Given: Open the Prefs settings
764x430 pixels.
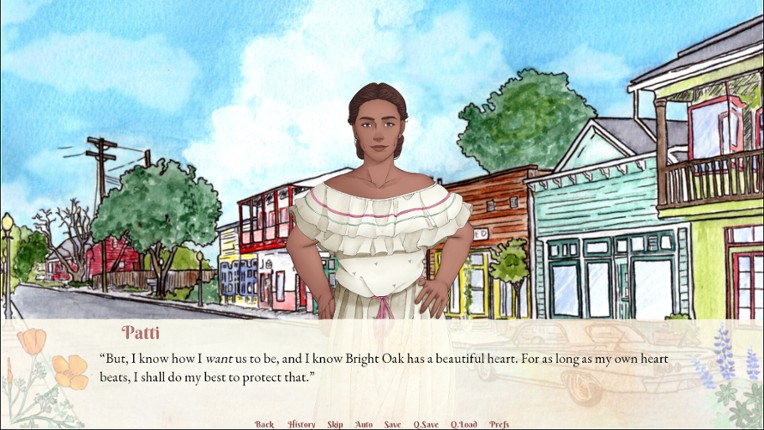Looking at the screenshot, I should [499, 424].
